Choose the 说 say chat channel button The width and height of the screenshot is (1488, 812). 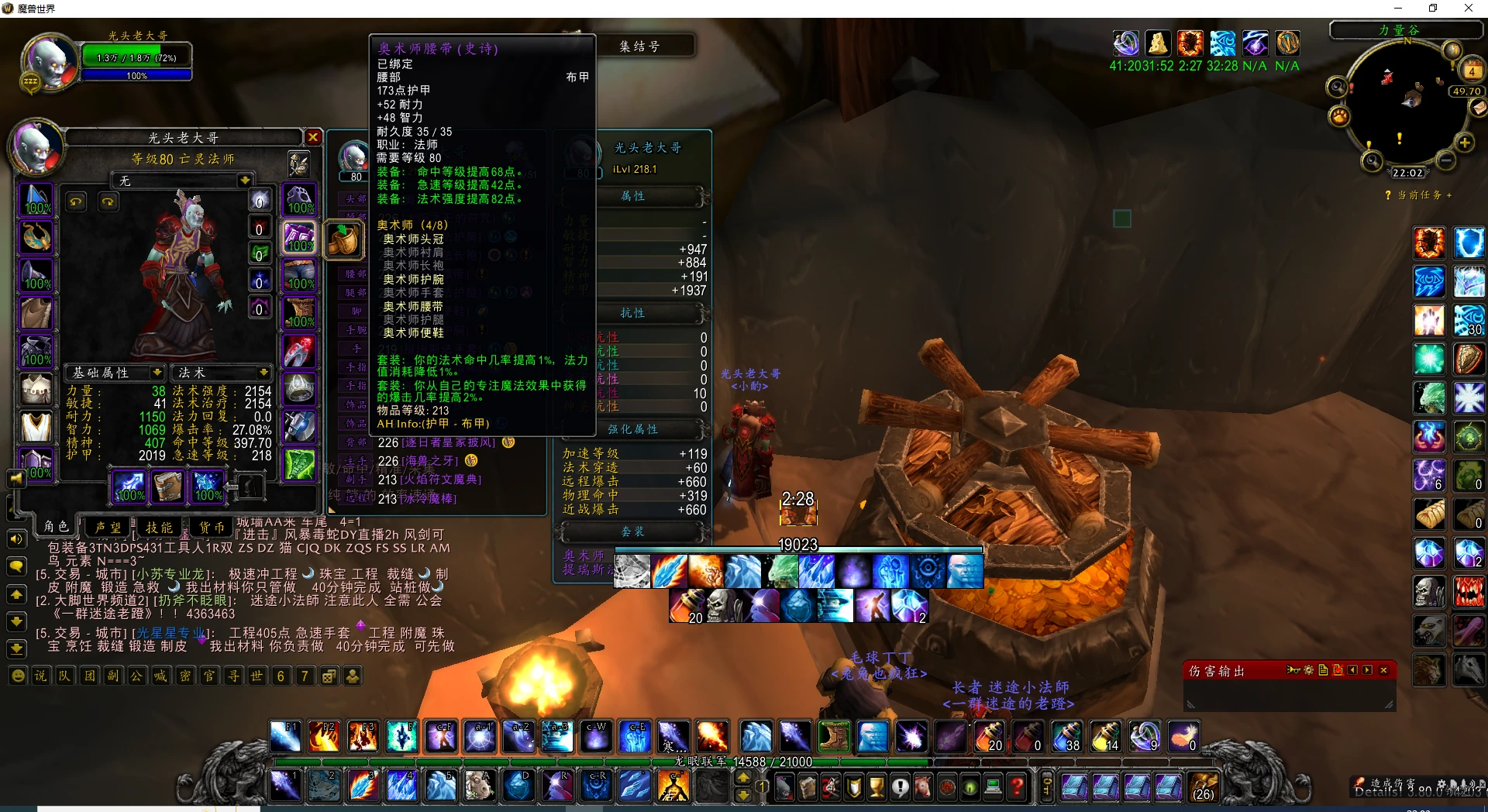(x=40, y=676)
